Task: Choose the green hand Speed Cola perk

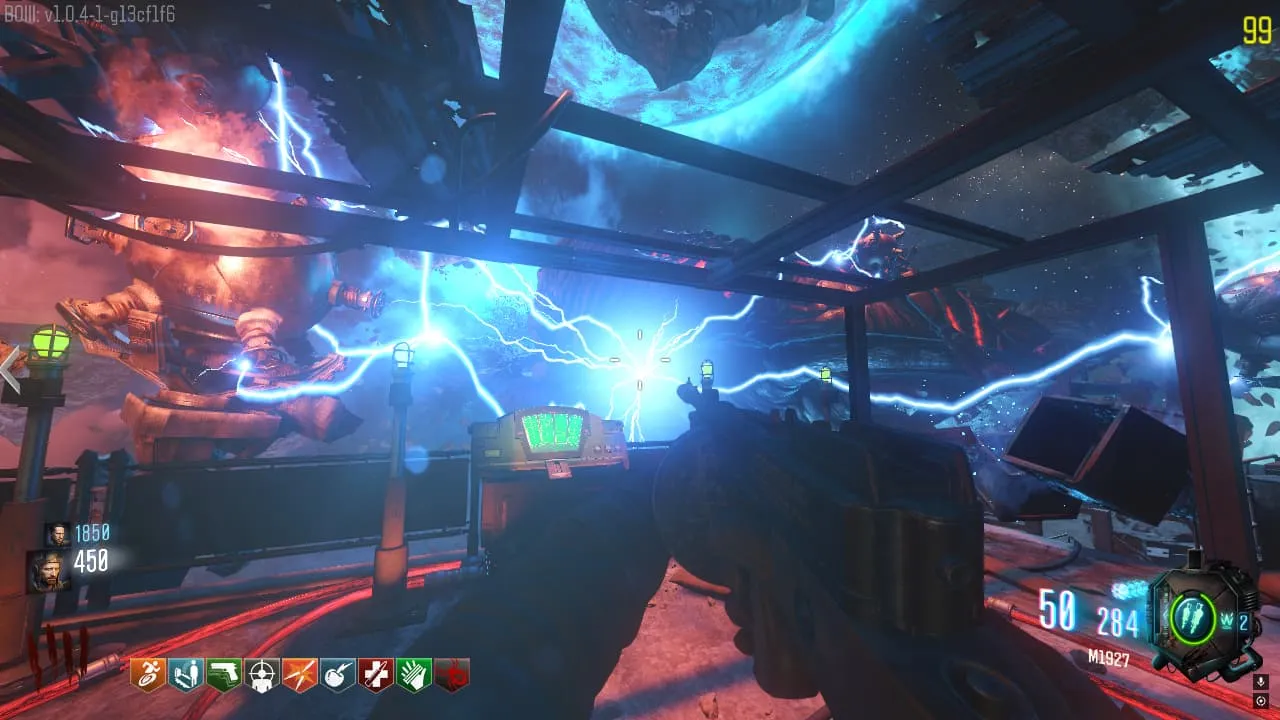Action: coord(414,674)
